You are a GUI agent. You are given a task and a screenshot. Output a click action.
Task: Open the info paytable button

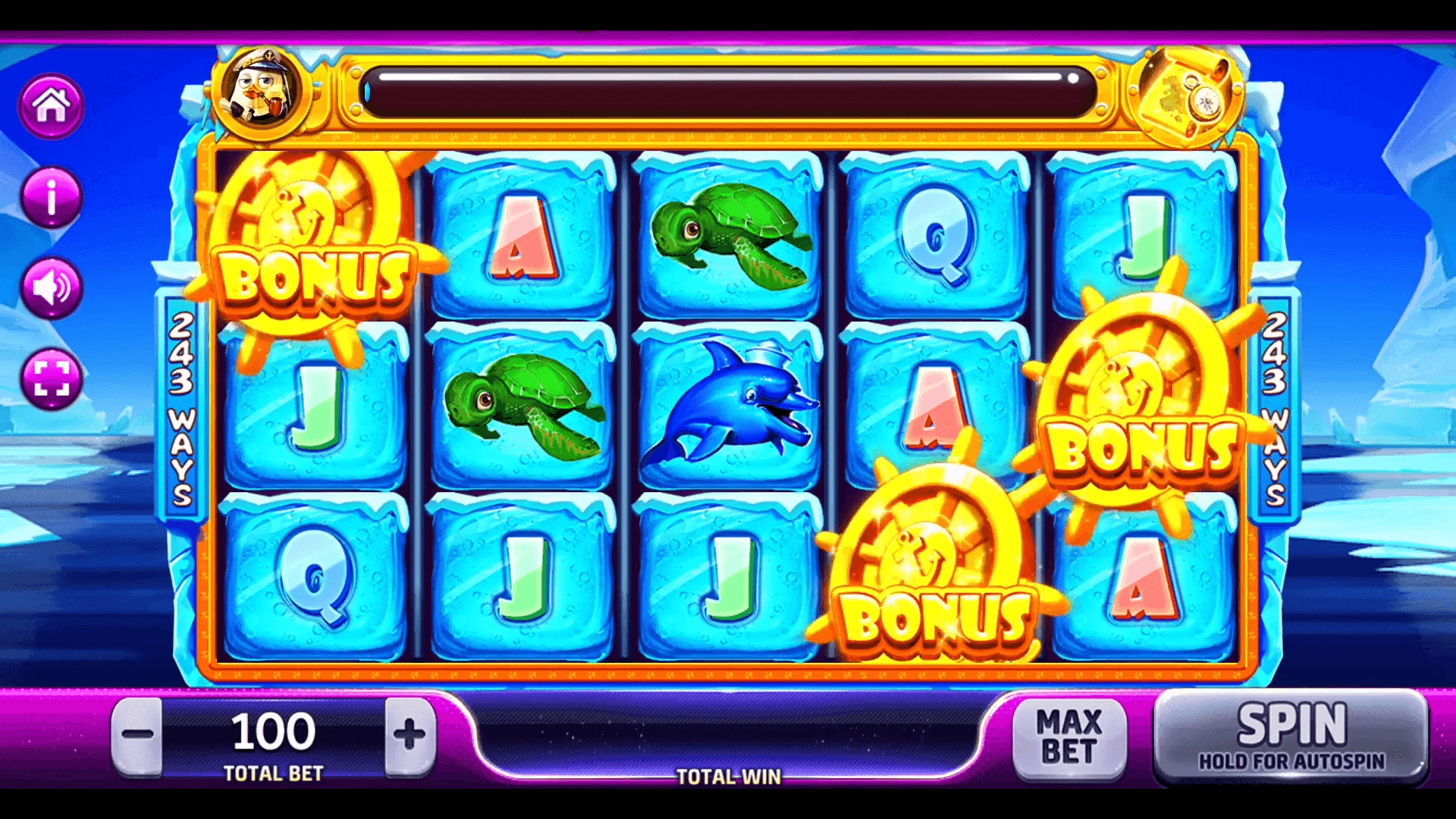coord(51,198)
